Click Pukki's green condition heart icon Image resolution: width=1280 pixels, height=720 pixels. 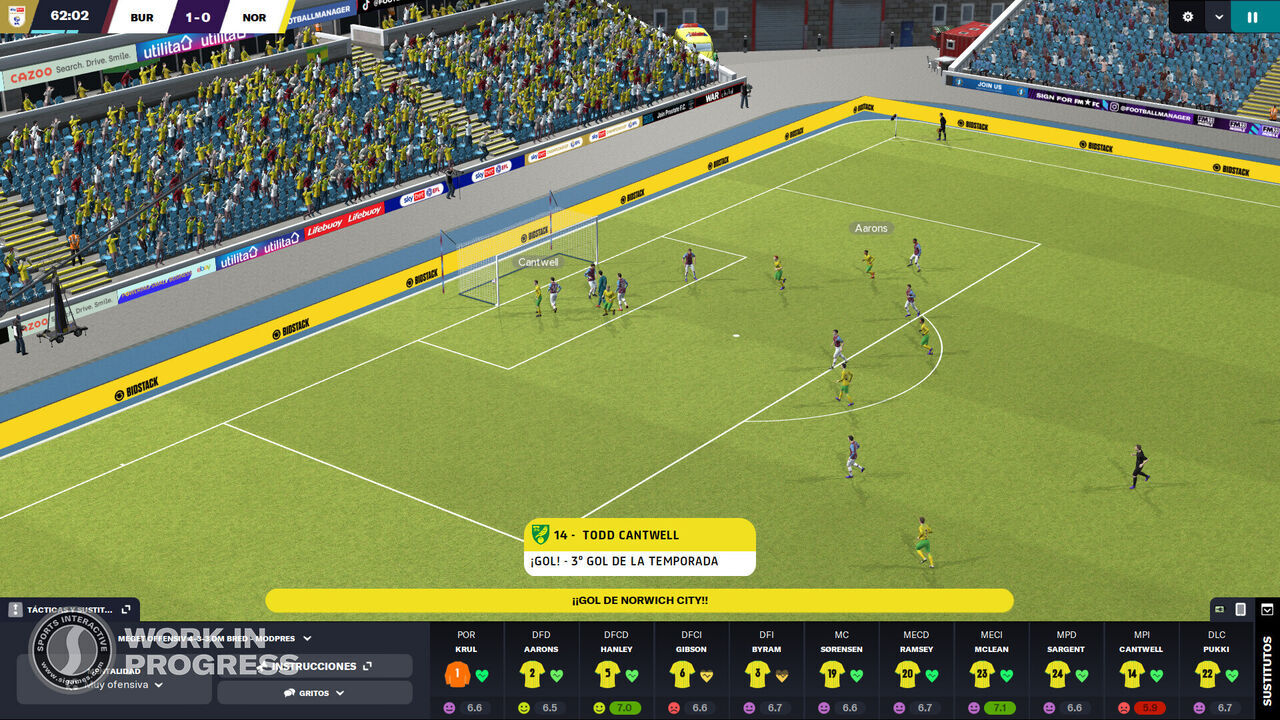tap(1232, 674)
